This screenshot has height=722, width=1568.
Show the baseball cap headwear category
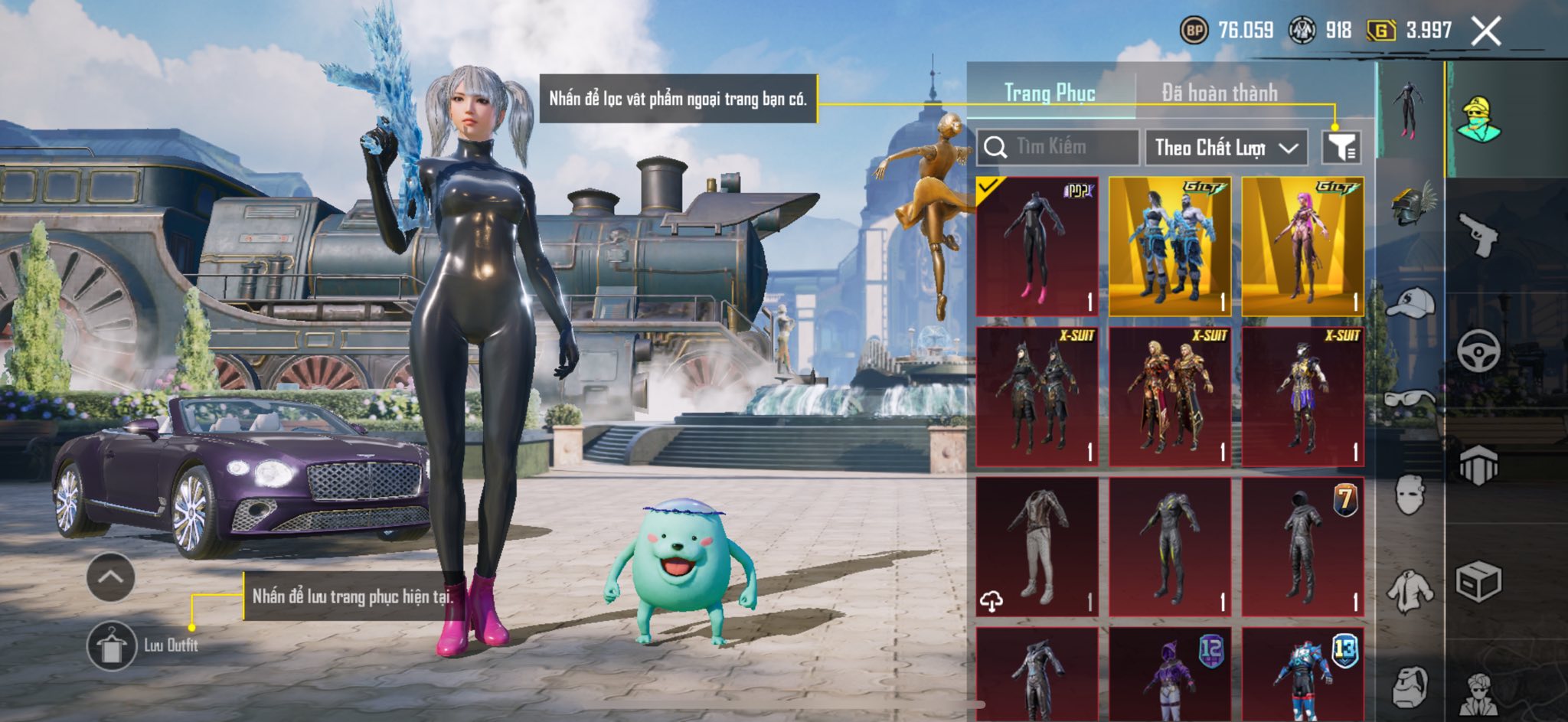(1410, 301)
